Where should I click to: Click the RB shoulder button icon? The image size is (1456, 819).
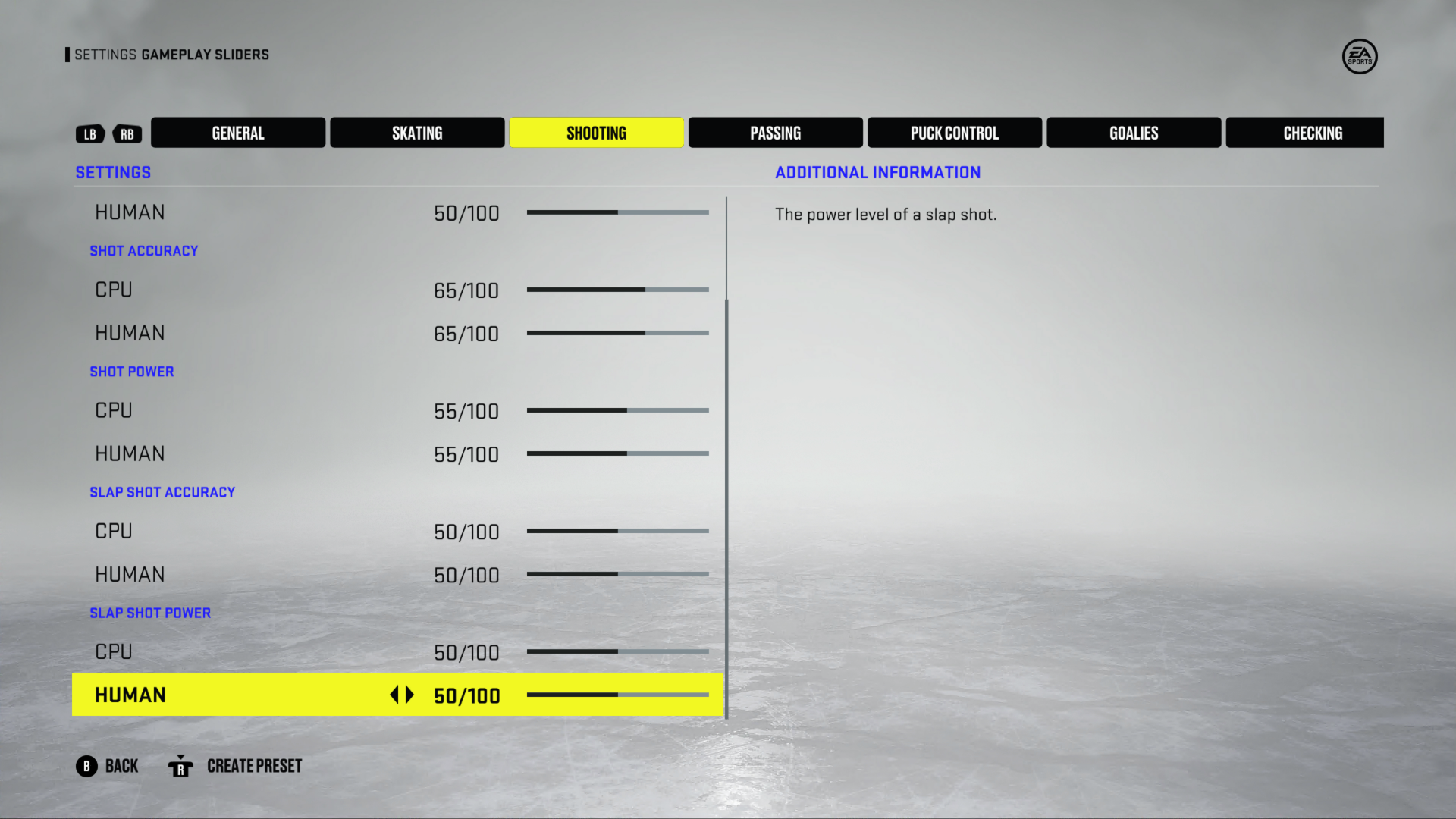coord(127,133)
